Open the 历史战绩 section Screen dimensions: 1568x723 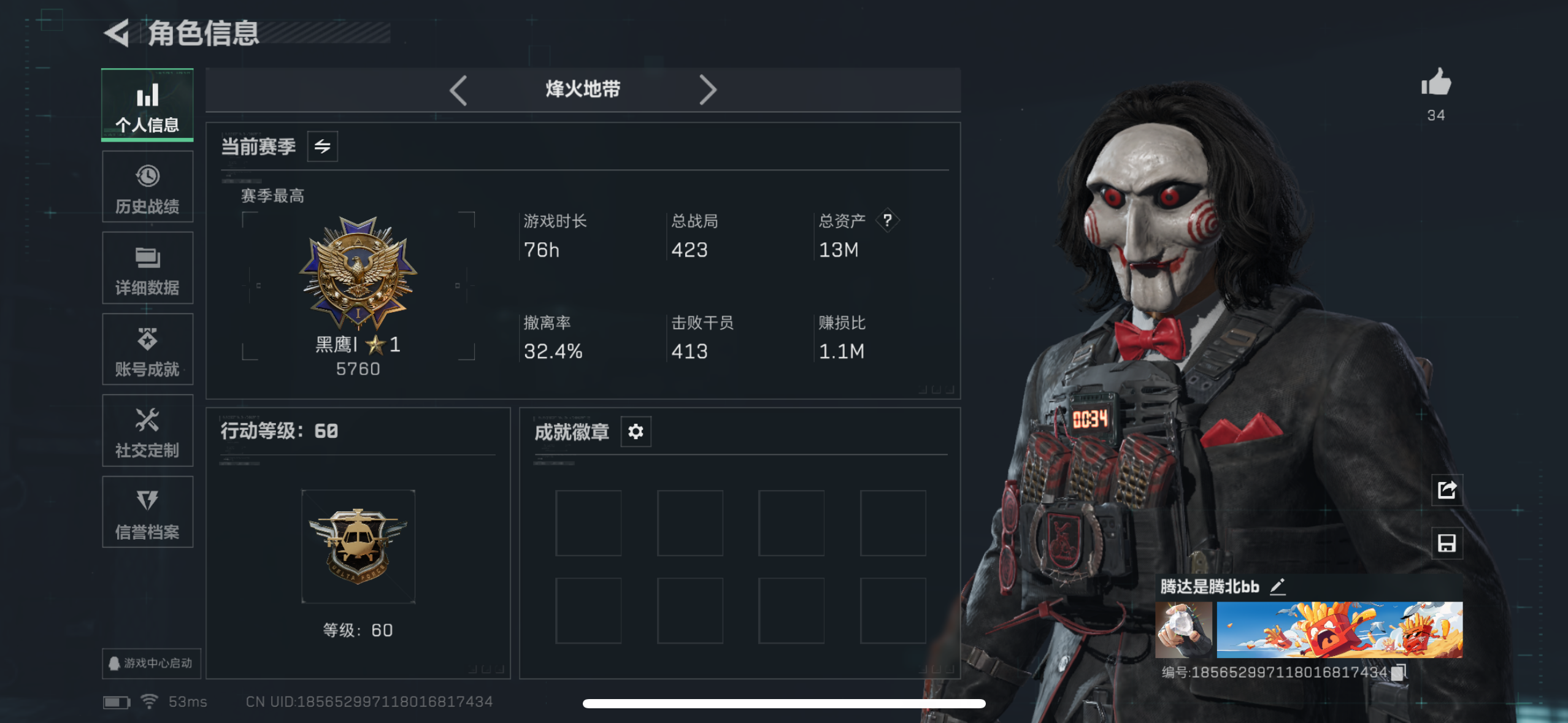point(147,187)
